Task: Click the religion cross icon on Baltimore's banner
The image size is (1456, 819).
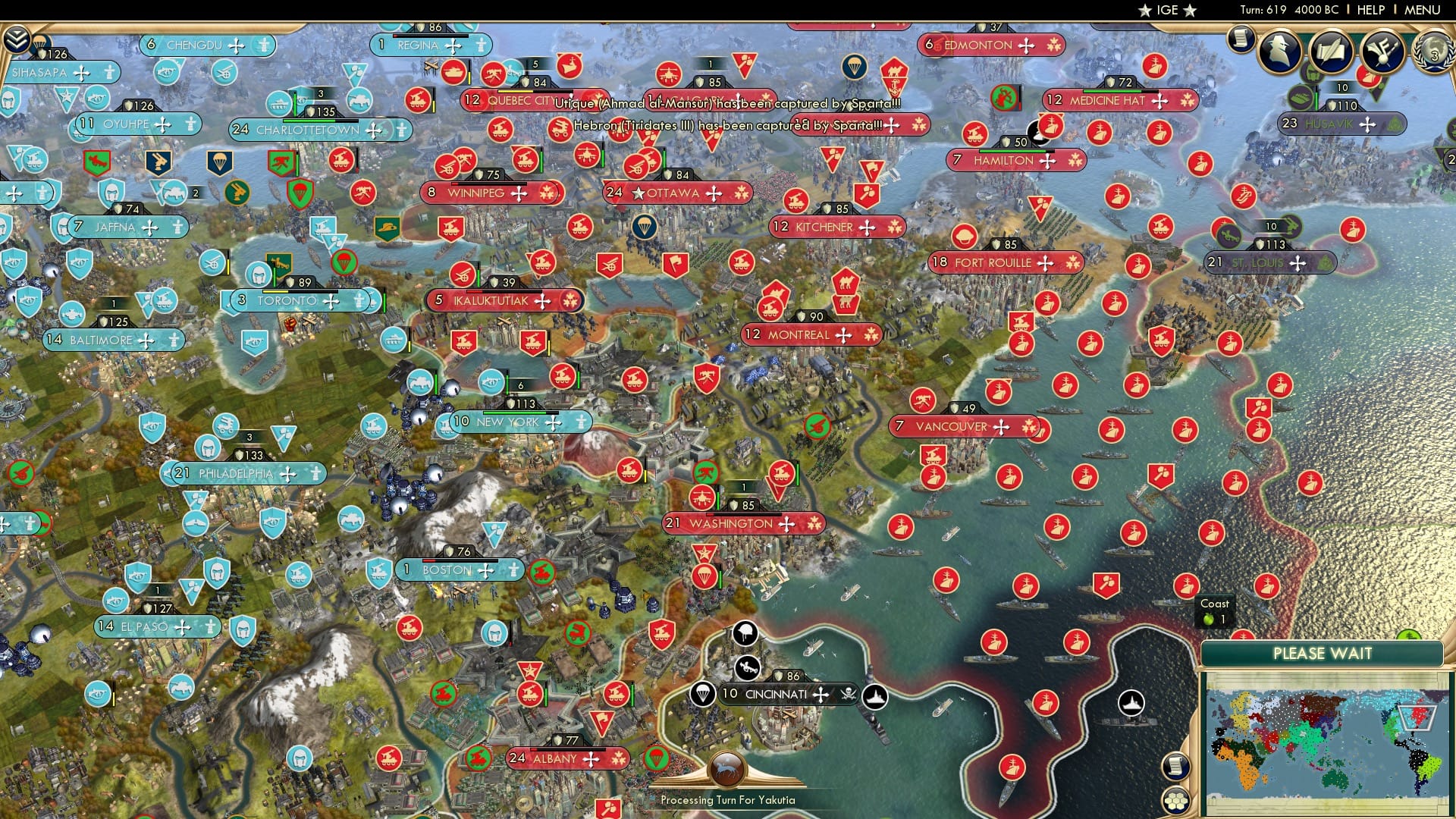Action: click(146, 340)
